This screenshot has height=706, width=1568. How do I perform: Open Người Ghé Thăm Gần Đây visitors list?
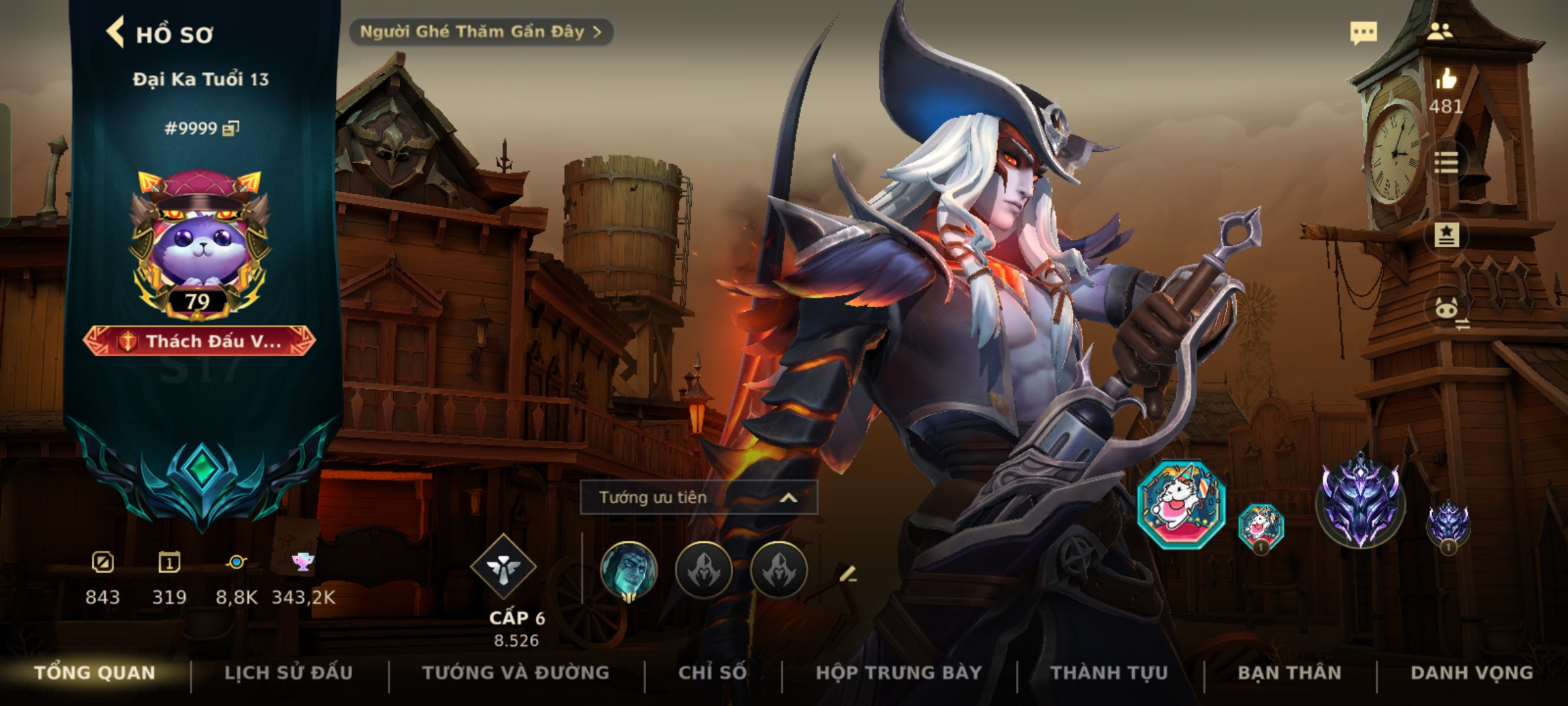click(x=480, y=32)
